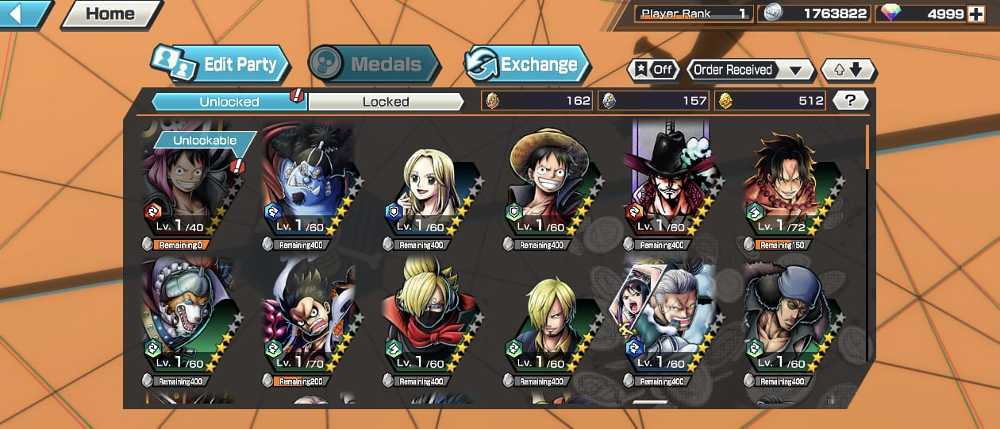Viewport: 1000px width, 429px height.
Task: Pick Mihawk with the black feathered hat
Action: [x=669, y=190]
